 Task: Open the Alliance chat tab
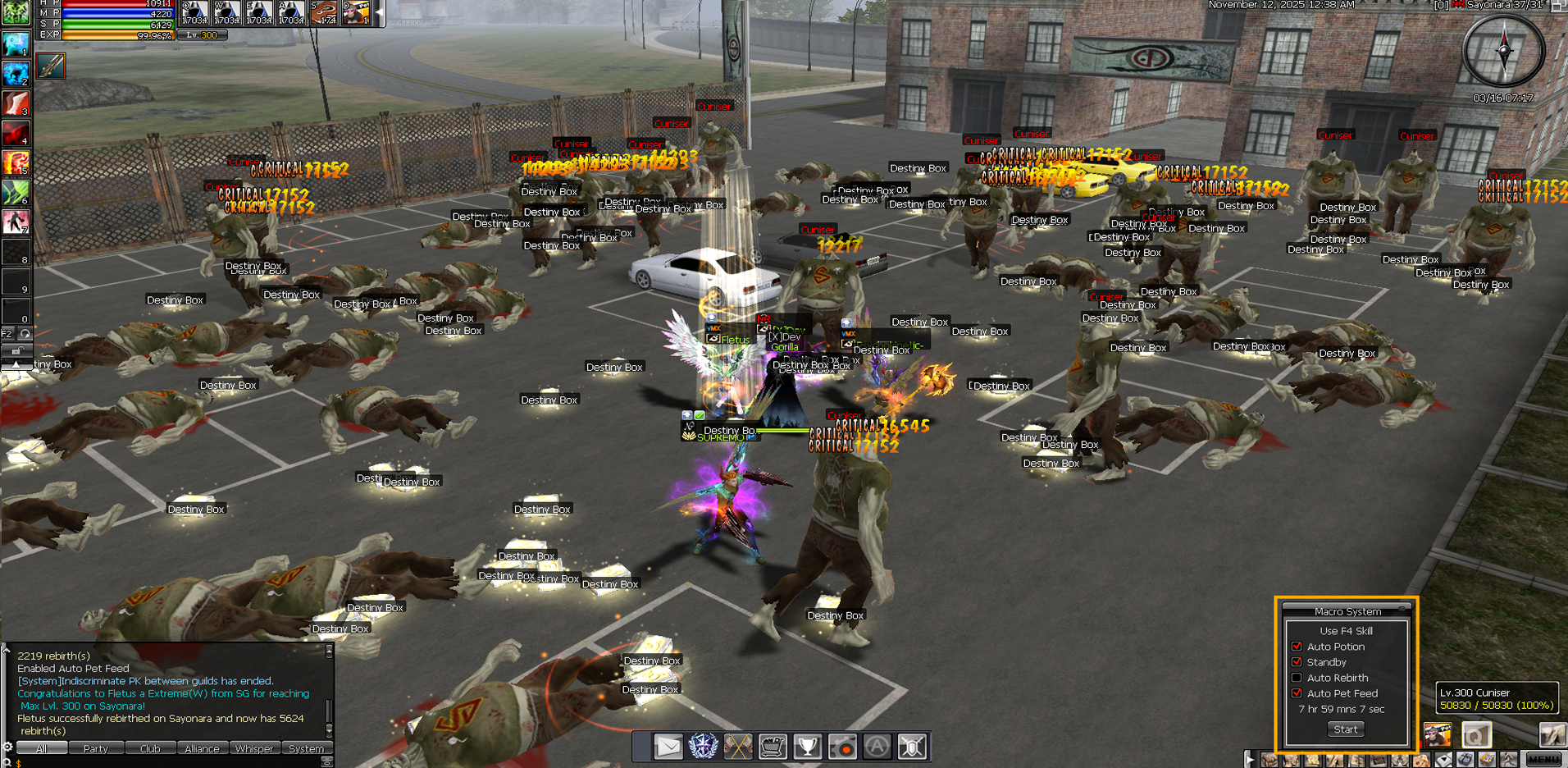point(202,748)
